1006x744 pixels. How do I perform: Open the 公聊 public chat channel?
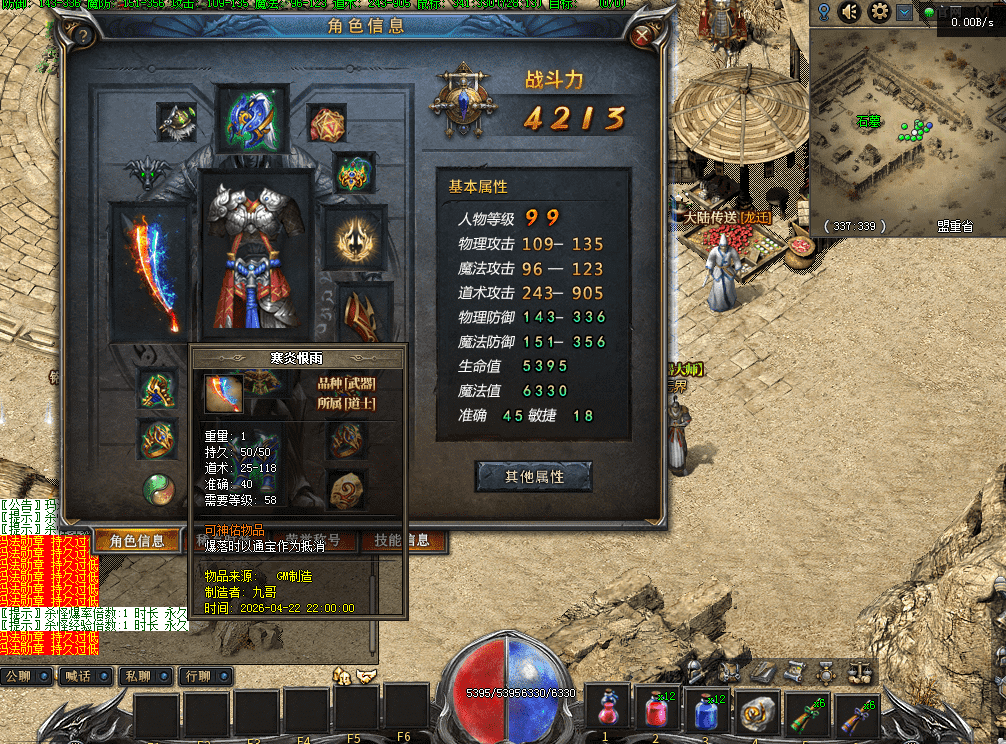(x=24, y=676)
